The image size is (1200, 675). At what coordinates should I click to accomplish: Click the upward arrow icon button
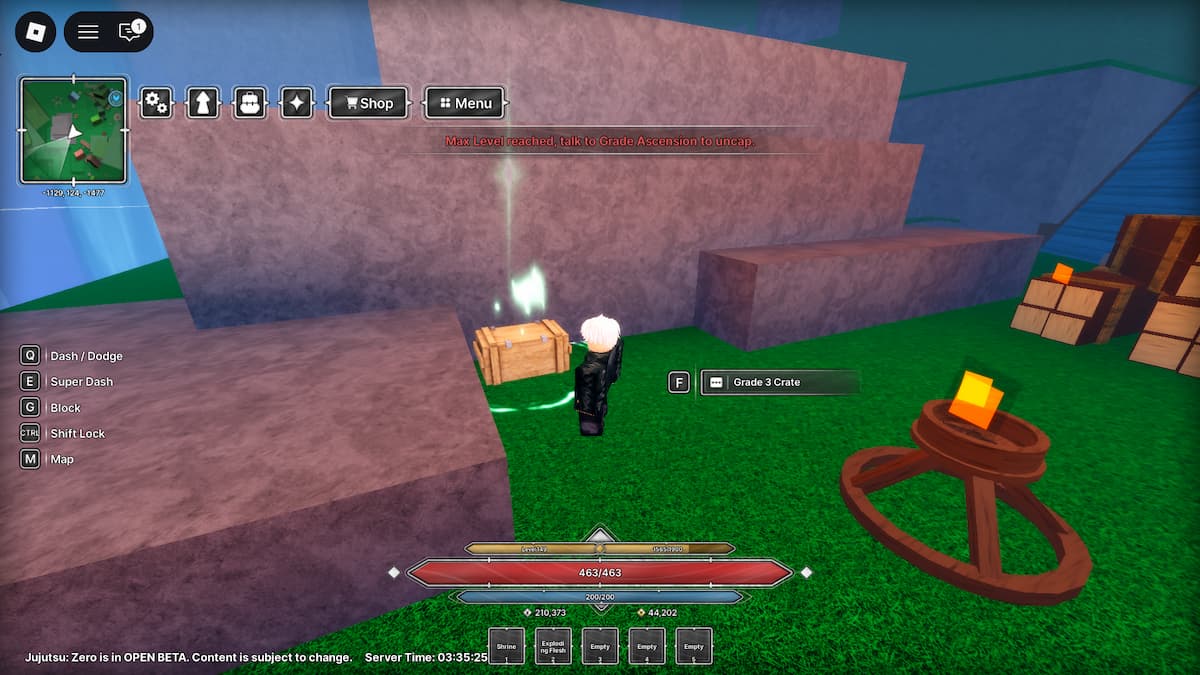coord(203,103)
